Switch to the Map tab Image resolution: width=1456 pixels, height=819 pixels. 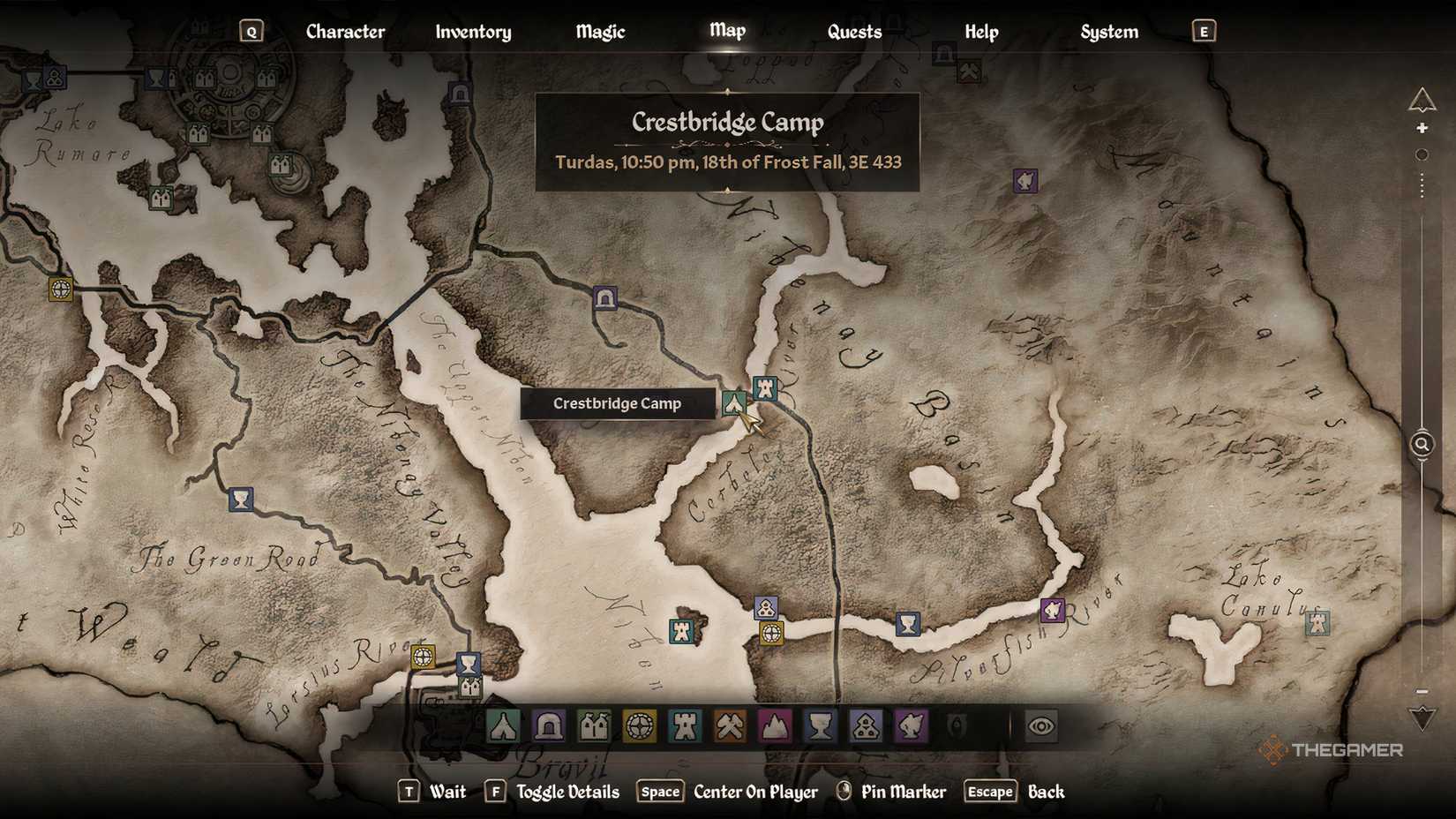coord(725,31)
